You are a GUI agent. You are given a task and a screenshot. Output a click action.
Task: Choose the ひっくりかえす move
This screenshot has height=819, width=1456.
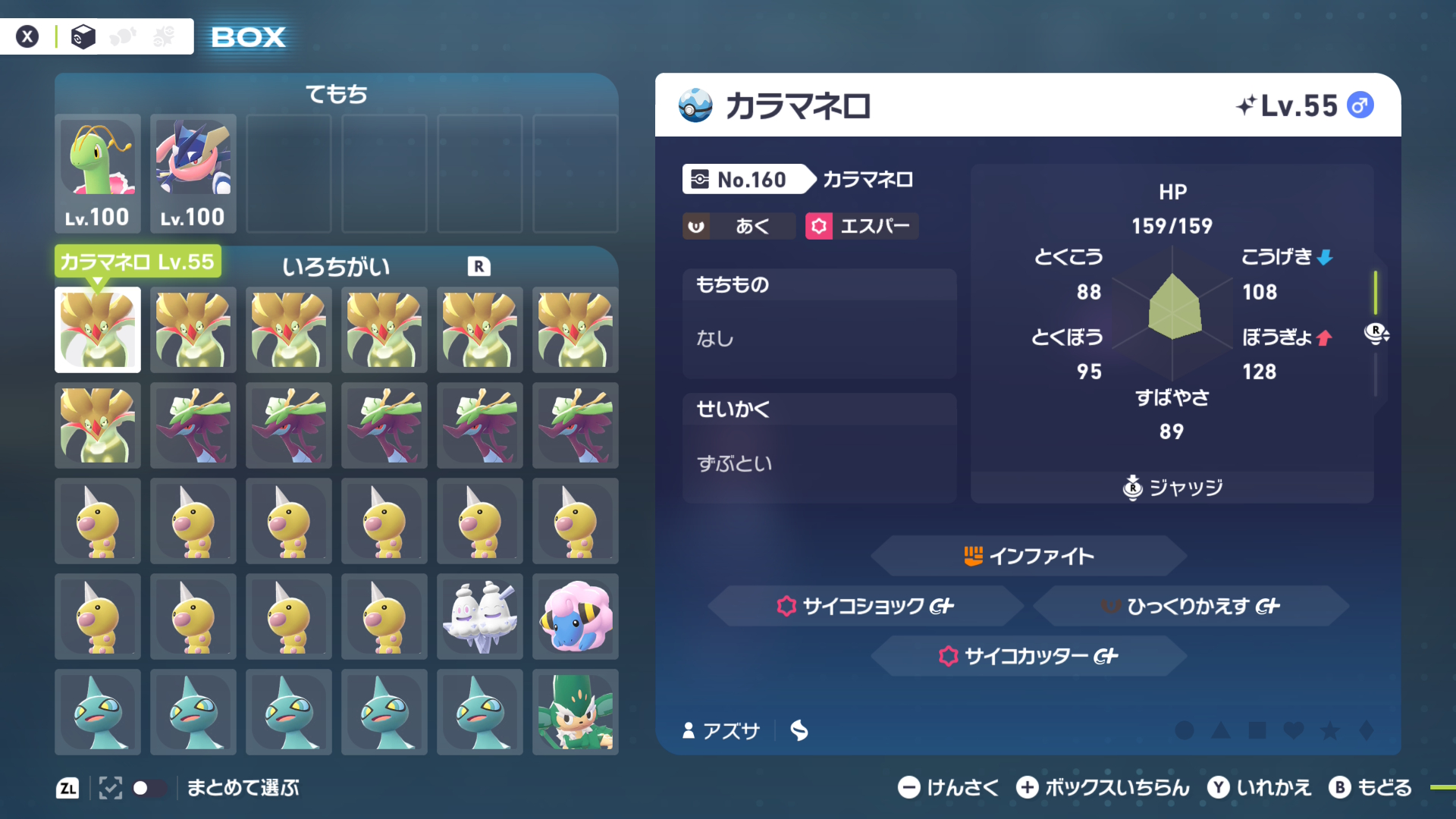(1191, 606)
